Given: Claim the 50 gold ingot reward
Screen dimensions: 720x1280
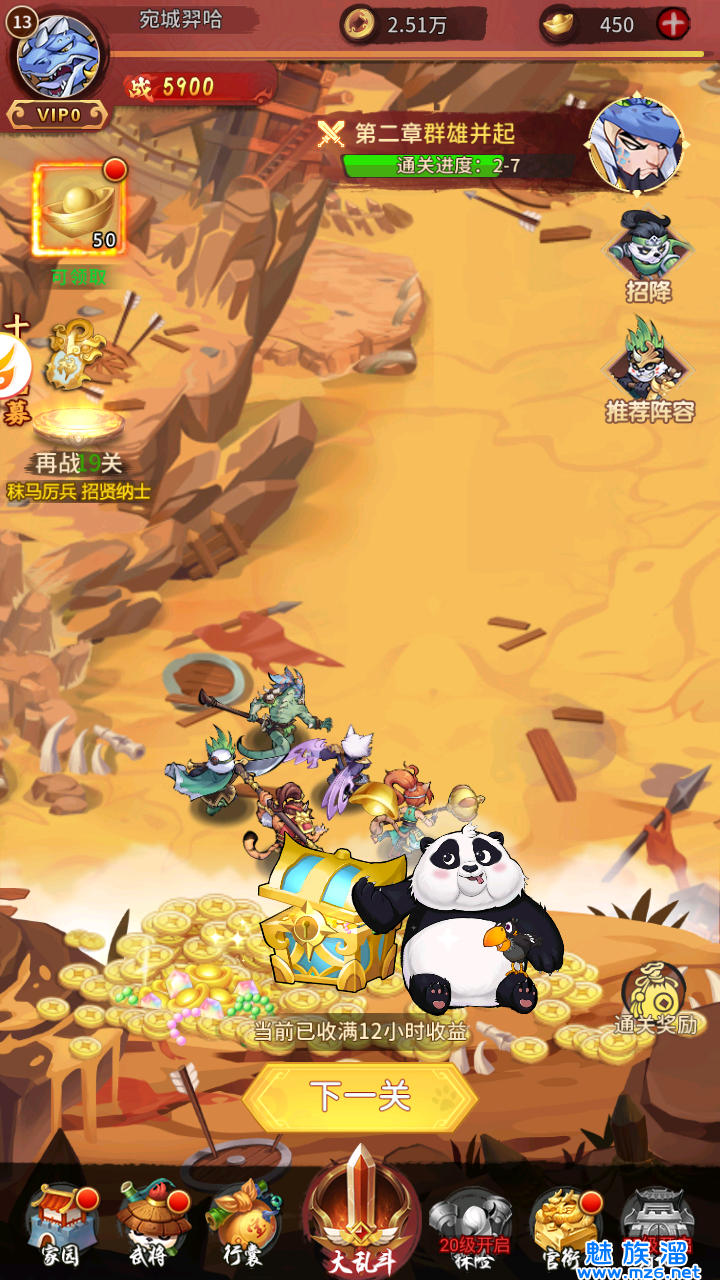Looking at the screenshot, I should tap(79, 212).
